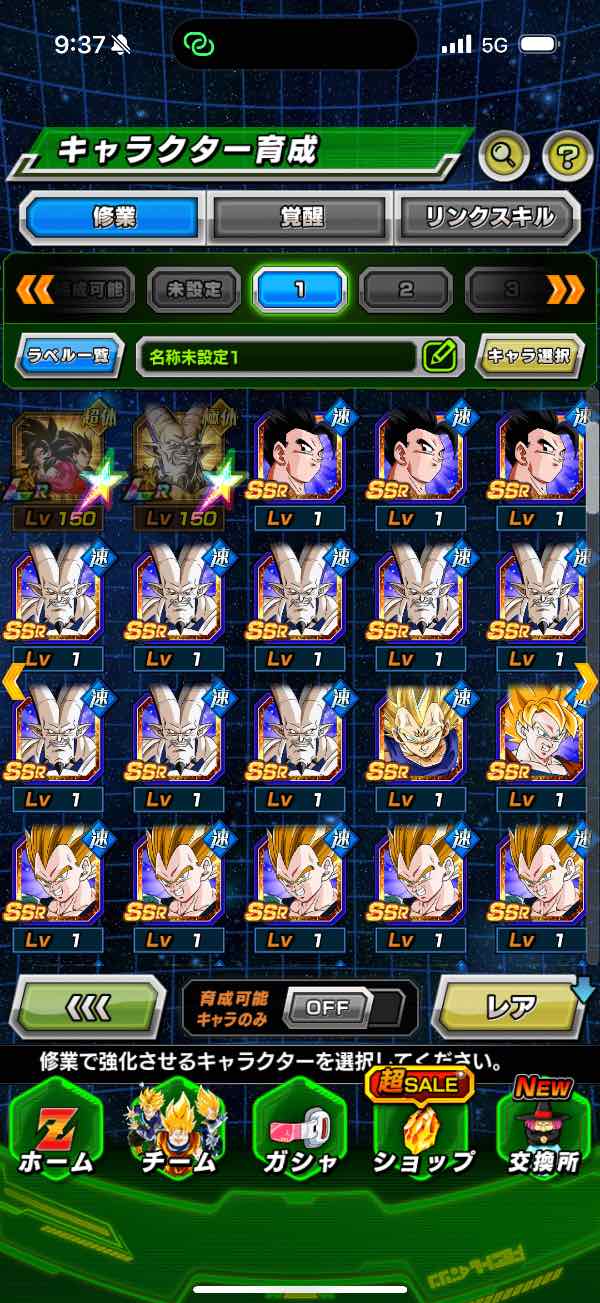Open the ラベル一覧 label list
The image size is (600, 1303).
(x=69, y=355)
